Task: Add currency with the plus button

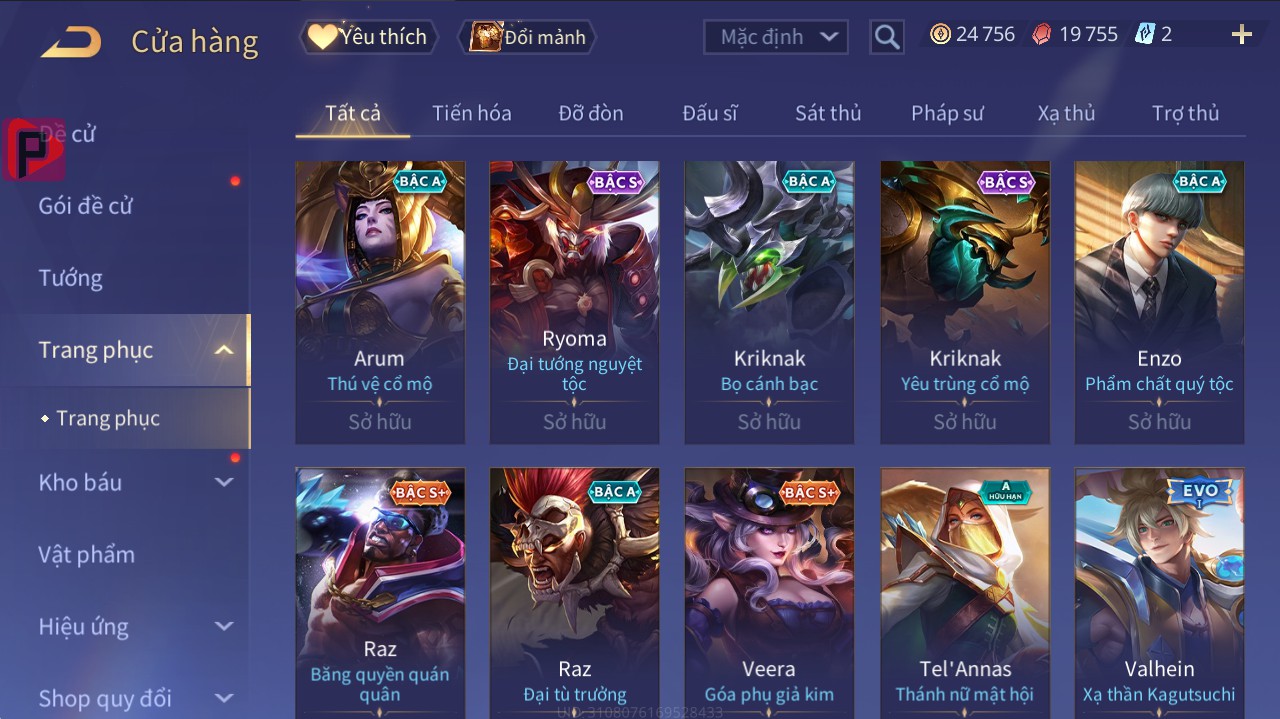Action: (x=1241, y=35)
